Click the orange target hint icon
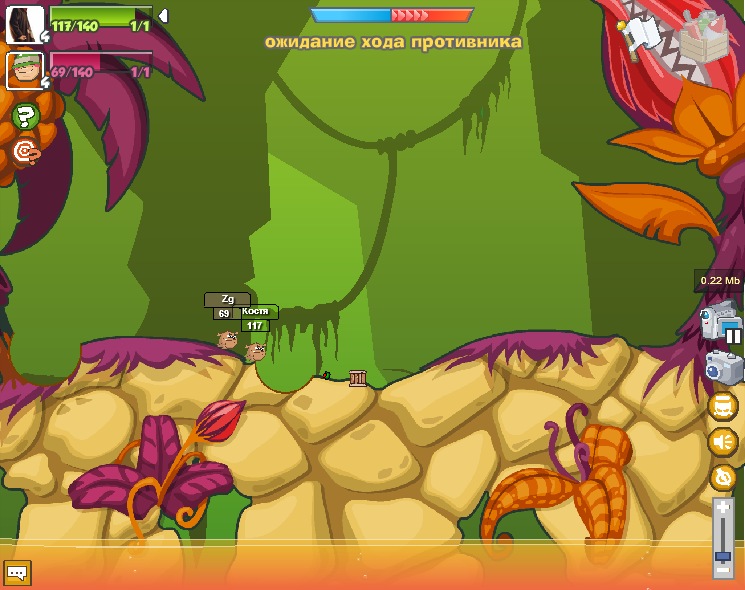Image resolution: width=745 pixels, height=590 pixels. [x=26, y=151]
